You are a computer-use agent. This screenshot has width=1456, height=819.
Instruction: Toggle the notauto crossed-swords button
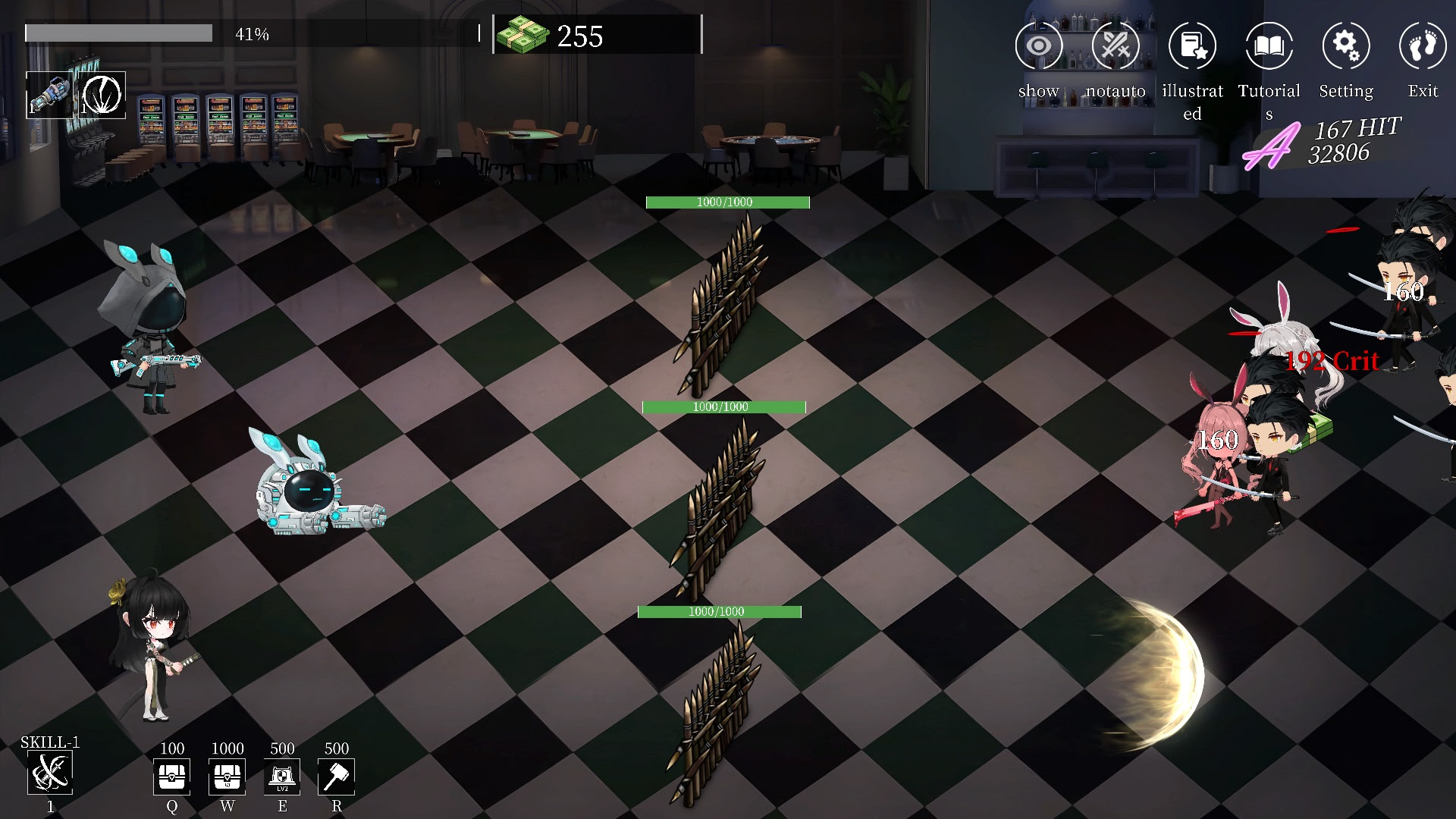coord(1116,46)
